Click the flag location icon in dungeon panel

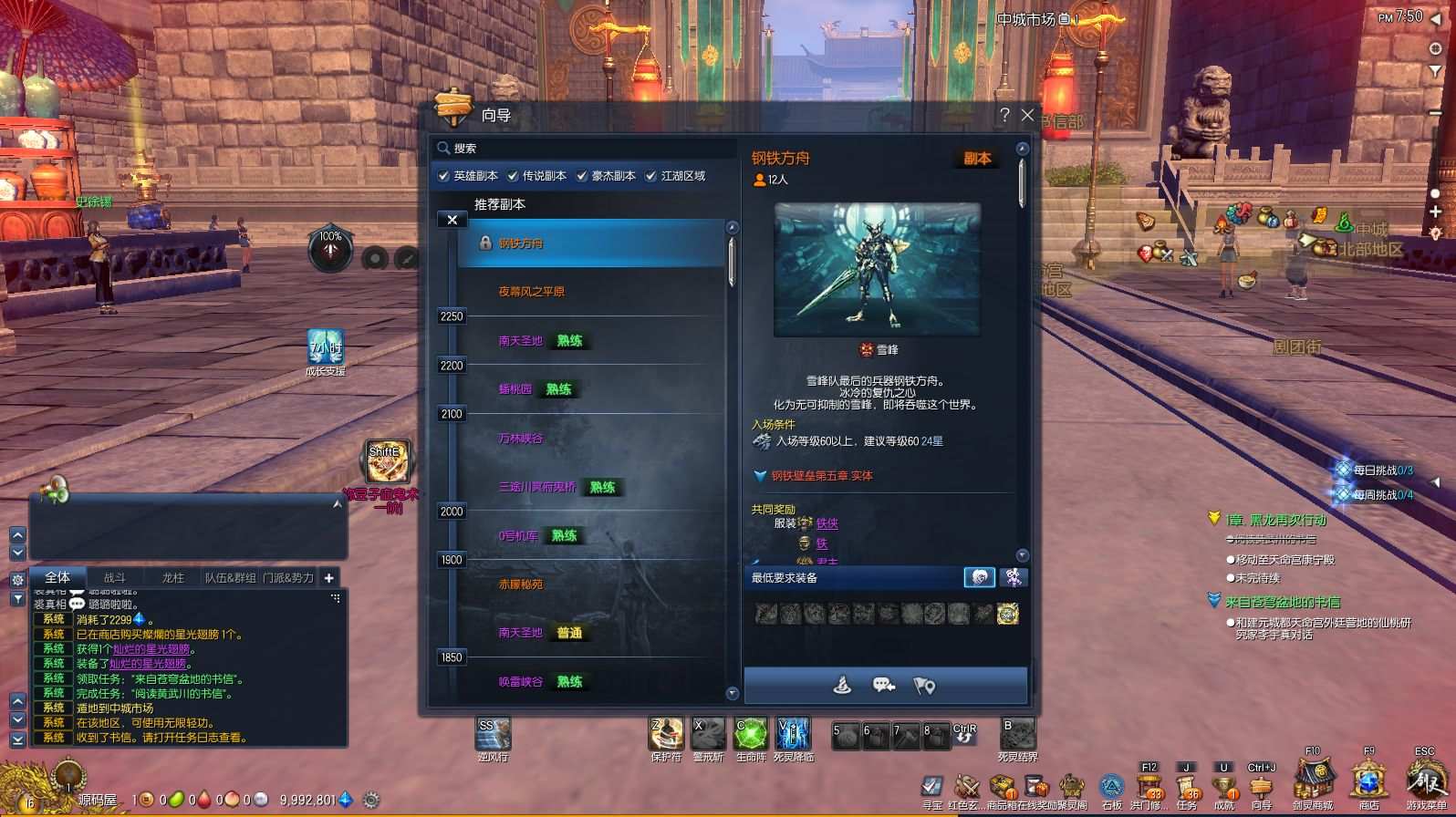pyautogui.click(x=925, y=684)
